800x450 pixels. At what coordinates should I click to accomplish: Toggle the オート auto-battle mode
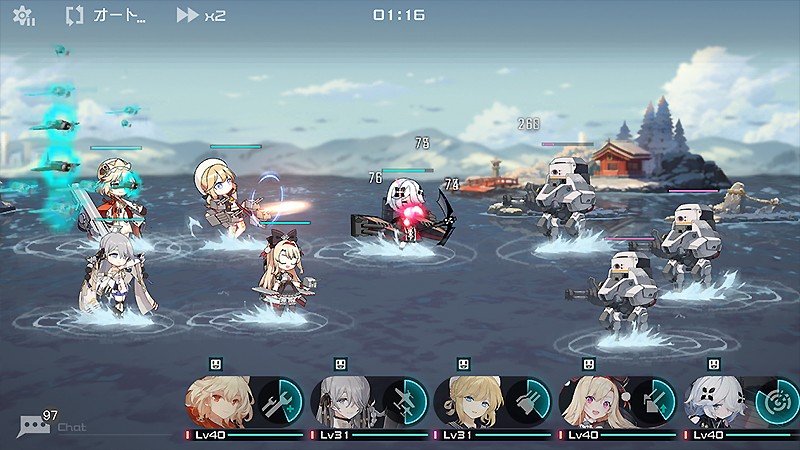106,16
